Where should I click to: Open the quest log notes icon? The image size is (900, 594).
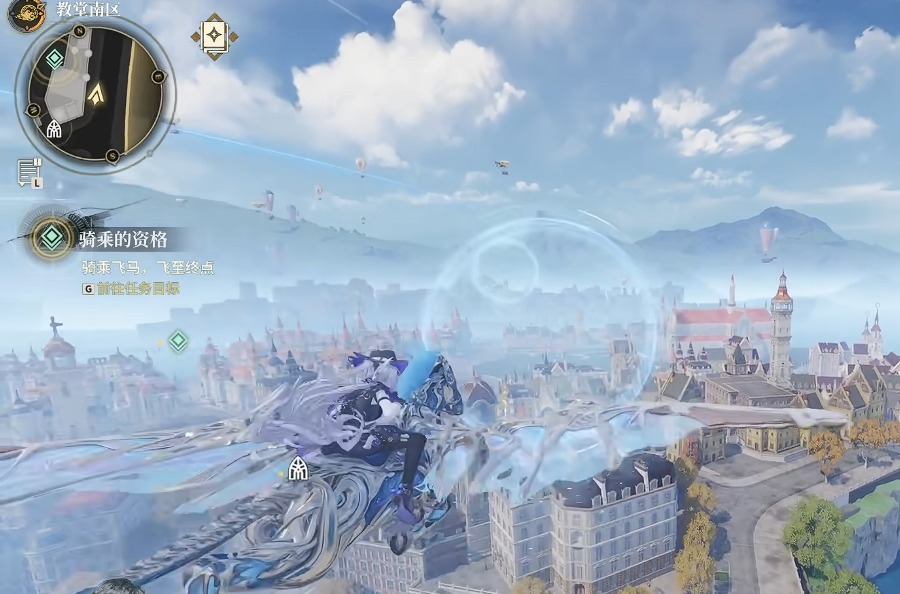point(29,171)
